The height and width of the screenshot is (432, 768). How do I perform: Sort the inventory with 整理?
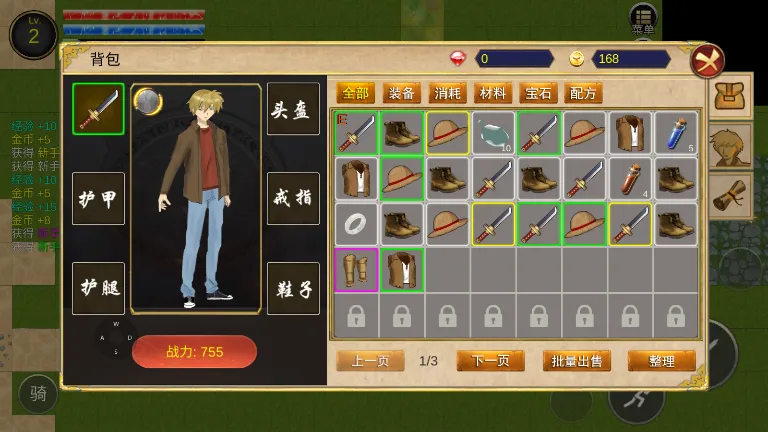pyautogui.click(x=661, y=361)
